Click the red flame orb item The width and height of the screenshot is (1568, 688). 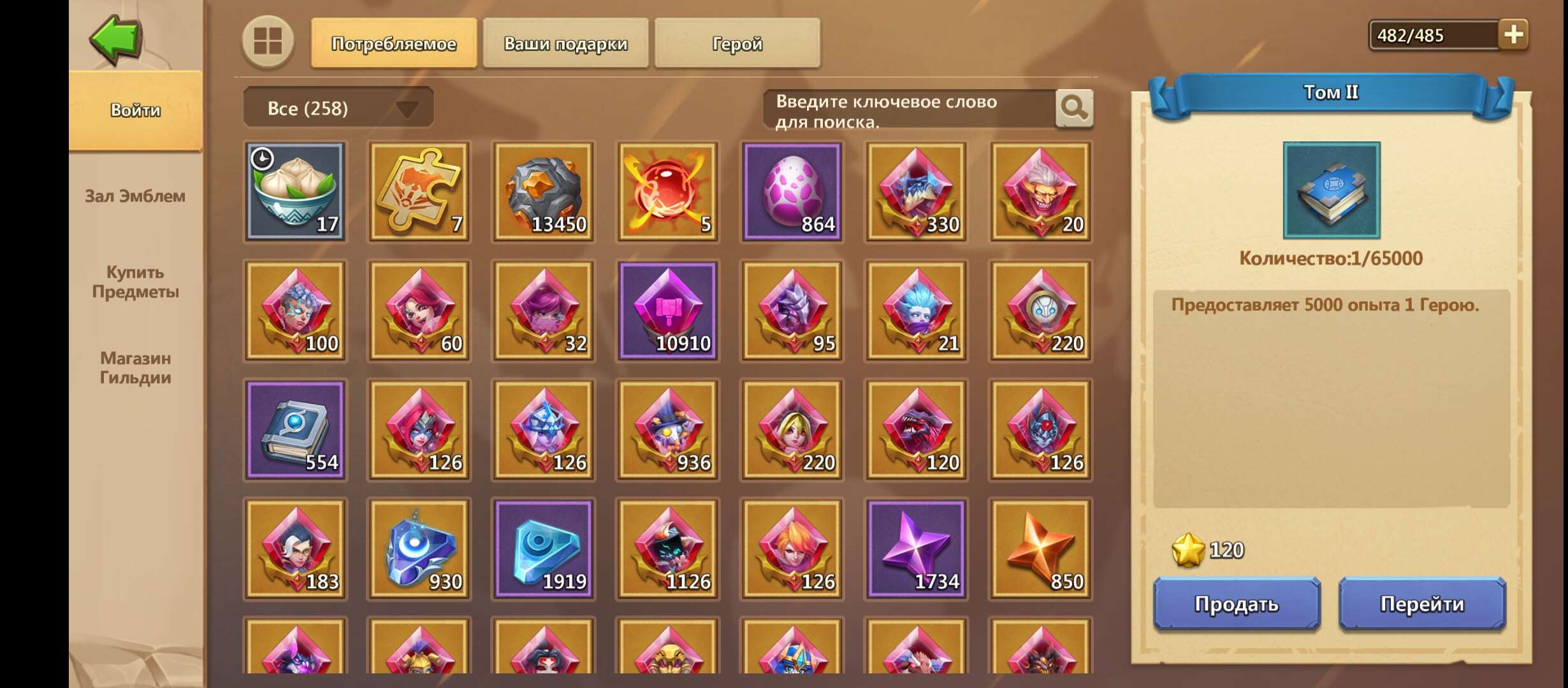click(667, 190)
